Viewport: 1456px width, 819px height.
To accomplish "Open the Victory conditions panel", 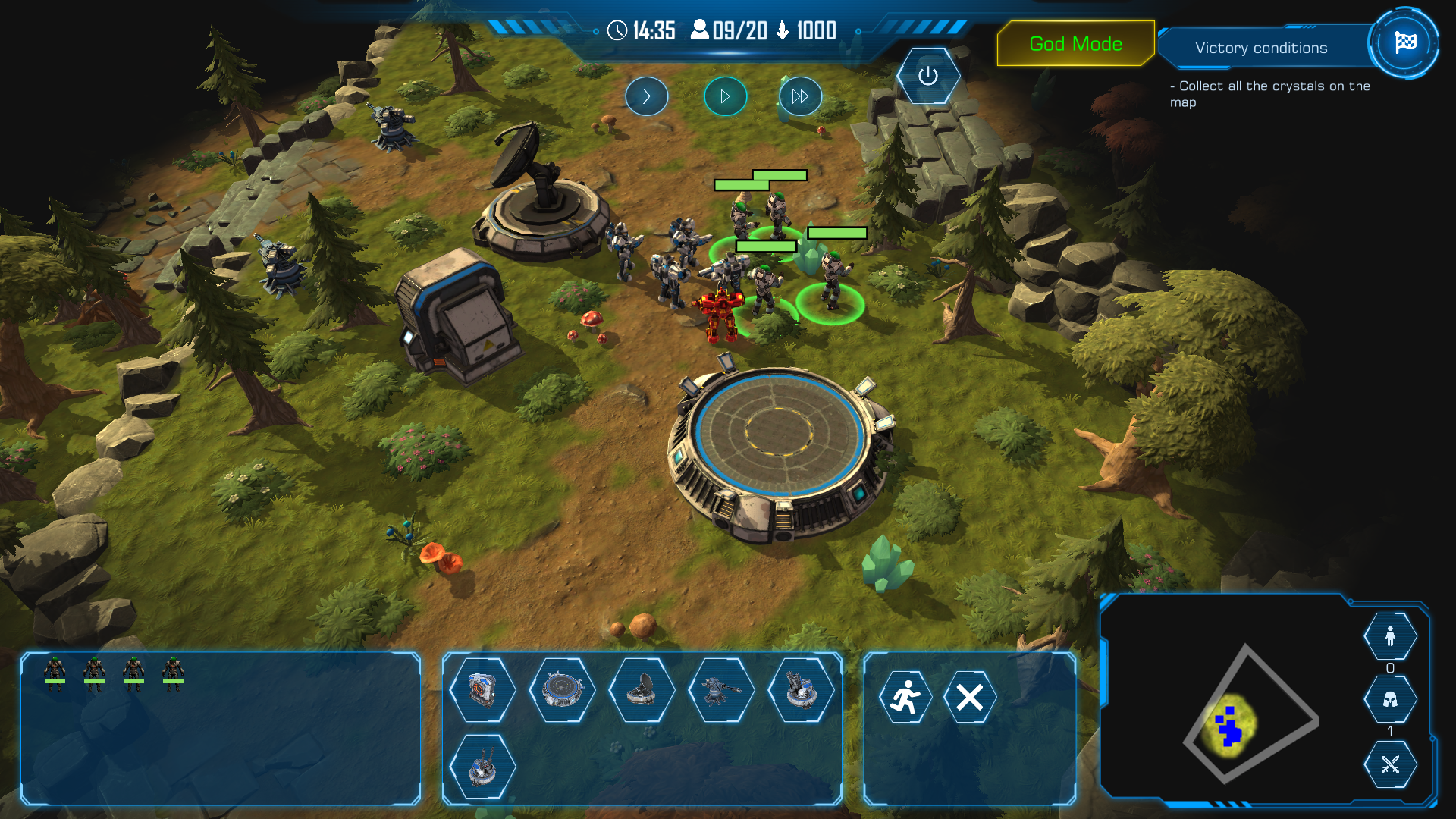I will (x=1260, y=48).
